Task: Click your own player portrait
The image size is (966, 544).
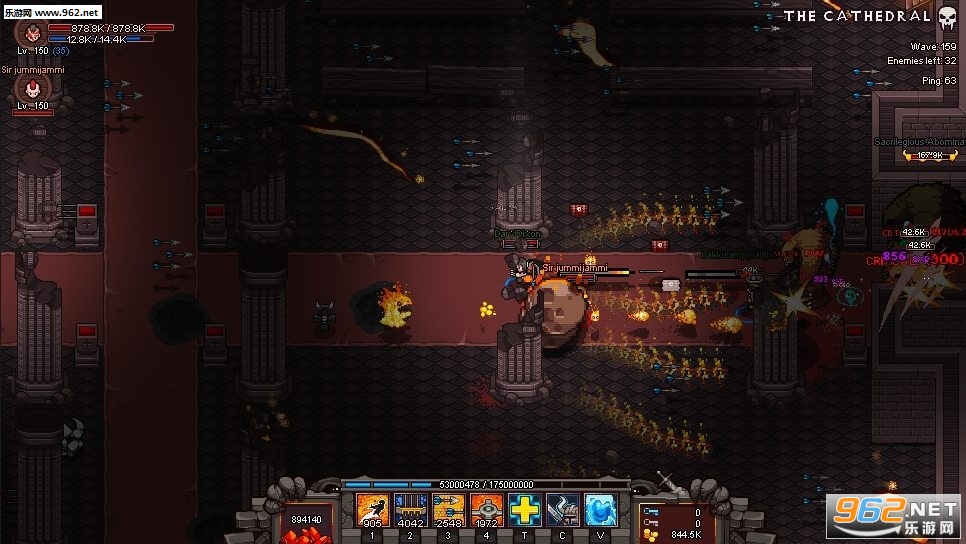Action: point(32,33)
